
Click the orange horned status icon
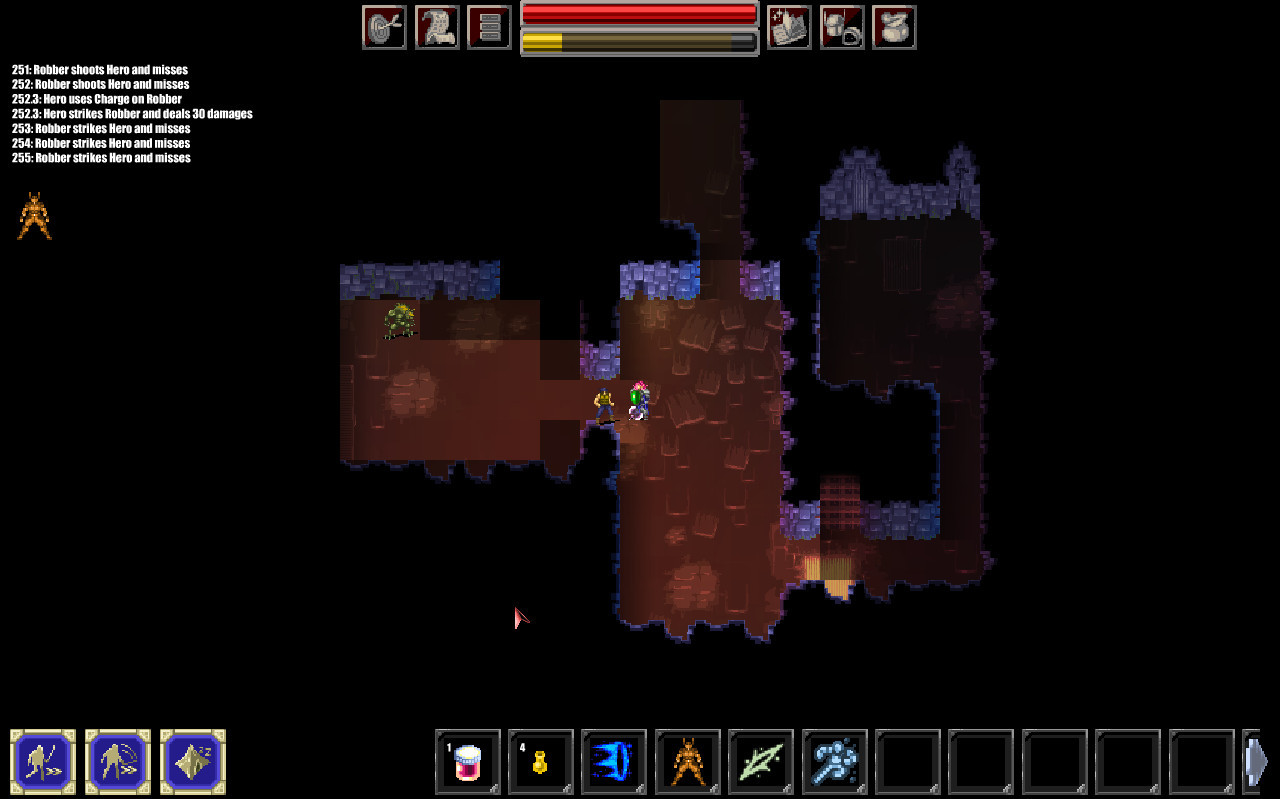tap(35, 216)
